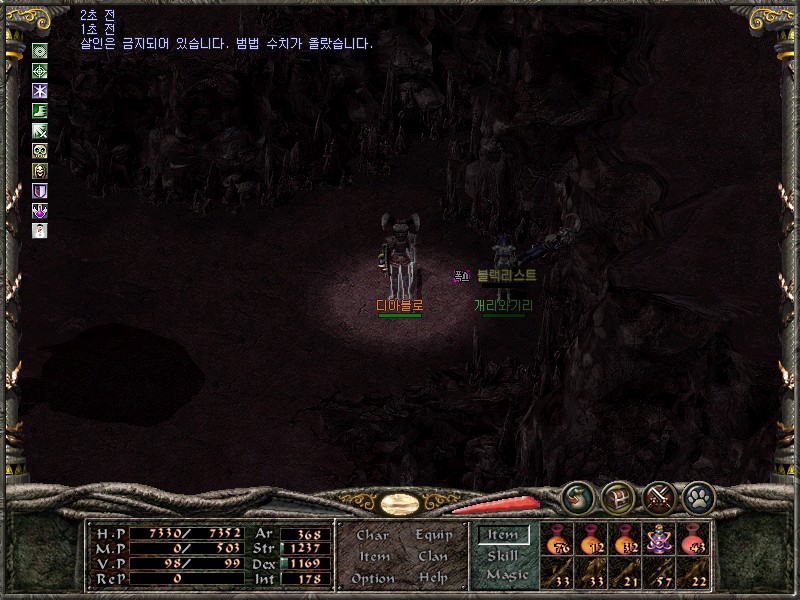Switch to the Skill tab
Viewport: 800px width, 600px height.
(x=502, y=555)
